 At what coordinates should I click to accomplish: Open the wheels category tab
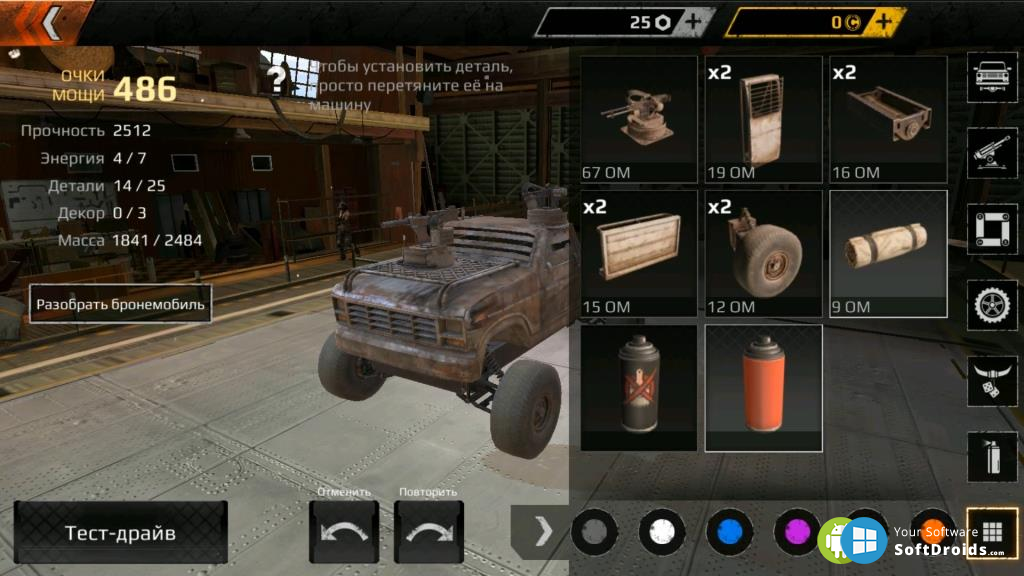(992, 305)
